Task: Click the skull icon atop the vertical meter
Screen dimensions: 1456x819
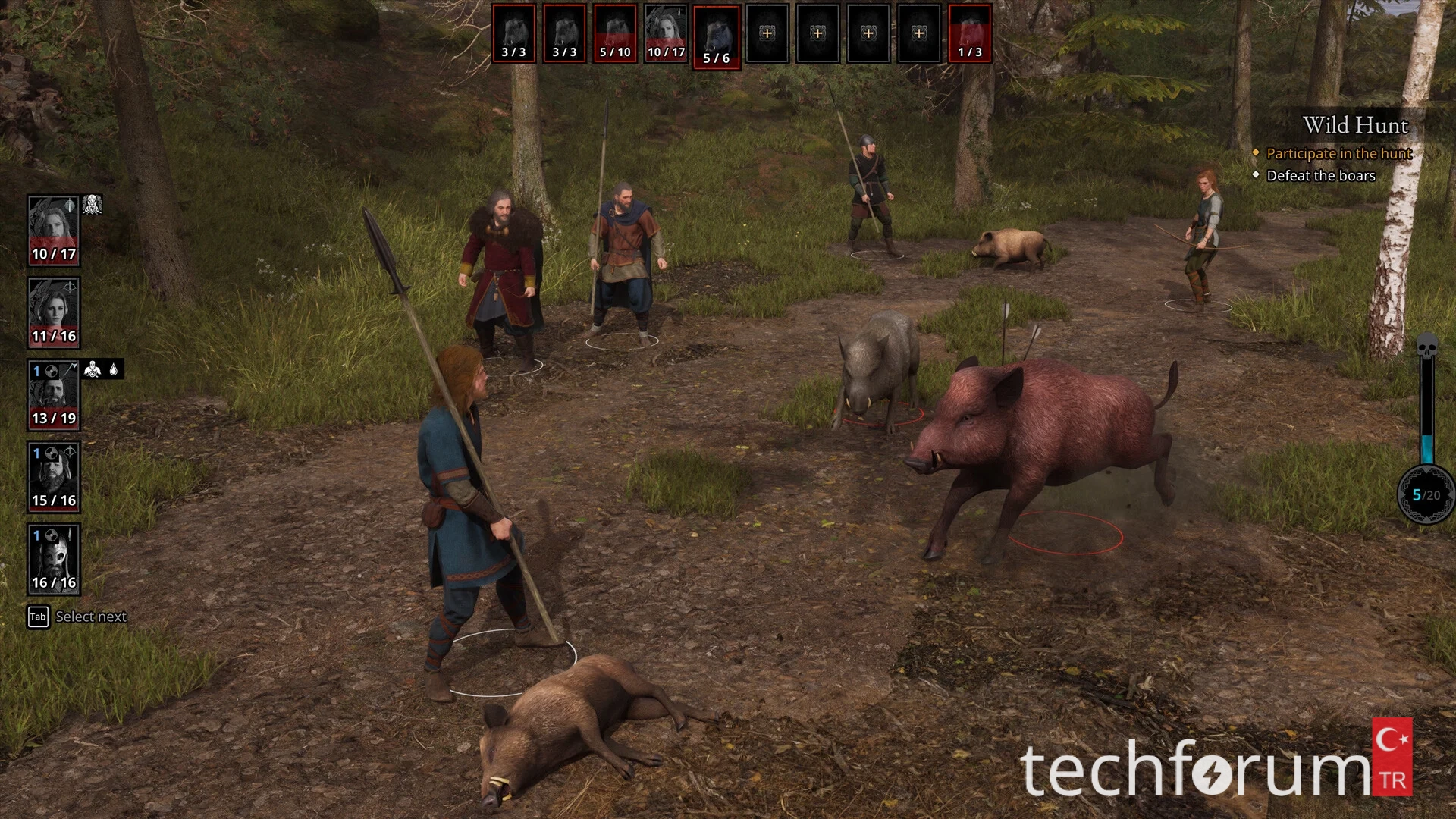Action: (x=1427, y=346)
